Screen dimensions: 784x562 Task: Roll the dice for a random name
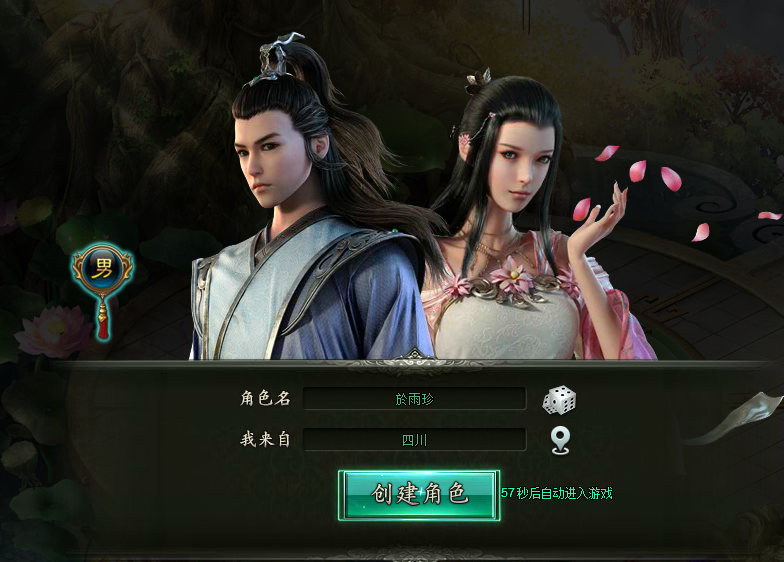(559, 400)
